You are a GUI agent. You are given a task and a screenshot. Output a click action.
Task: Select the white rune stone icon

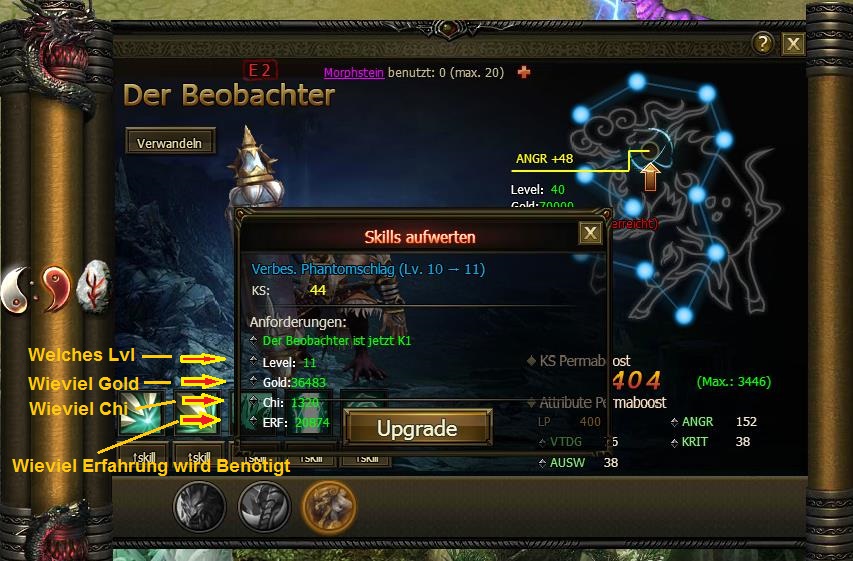click(96, 286)
